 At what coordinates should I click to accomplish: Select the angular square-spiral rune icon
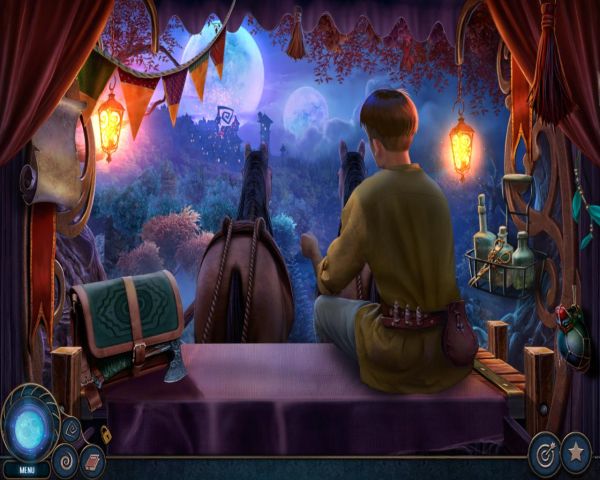pos(73,430)
